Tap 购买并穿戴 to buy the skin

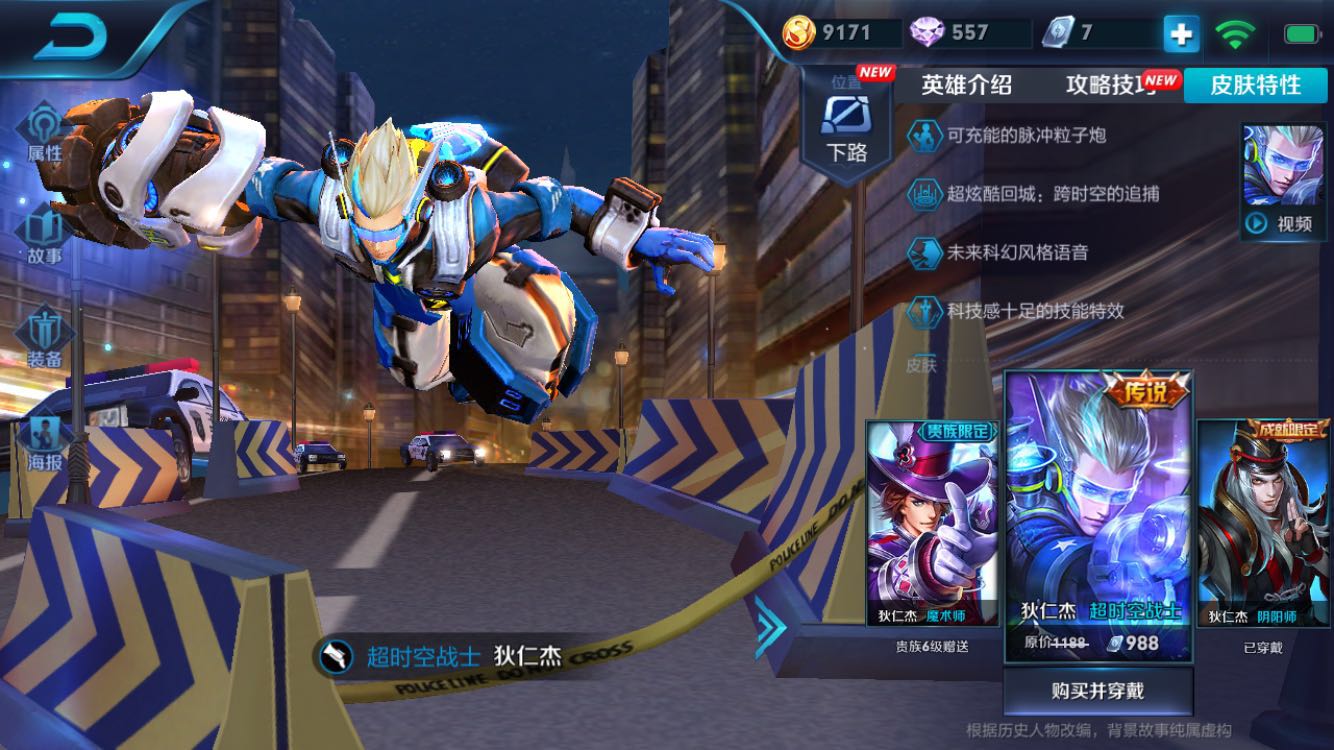1098,692
